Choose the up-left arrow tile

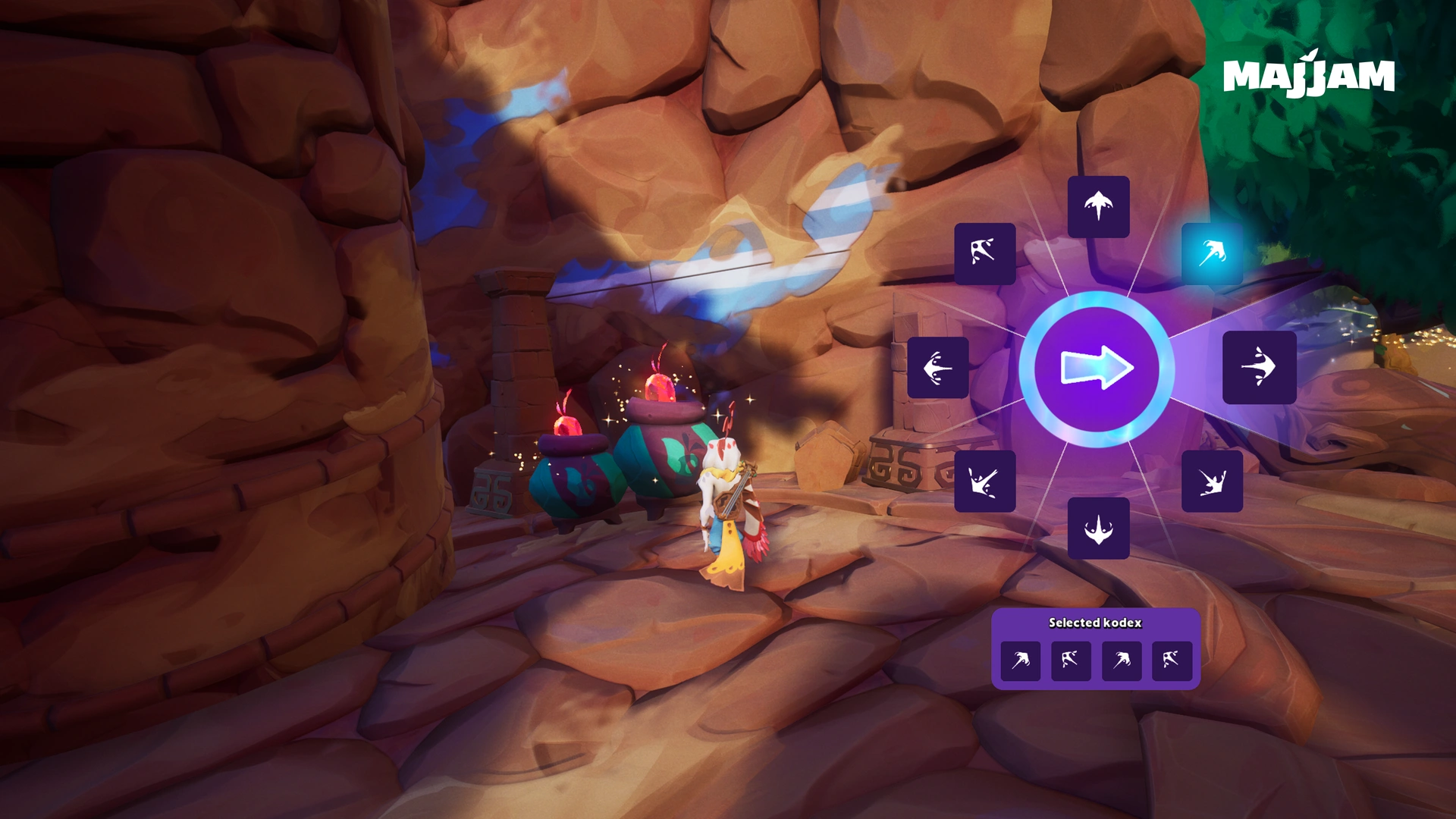[984, 253]
